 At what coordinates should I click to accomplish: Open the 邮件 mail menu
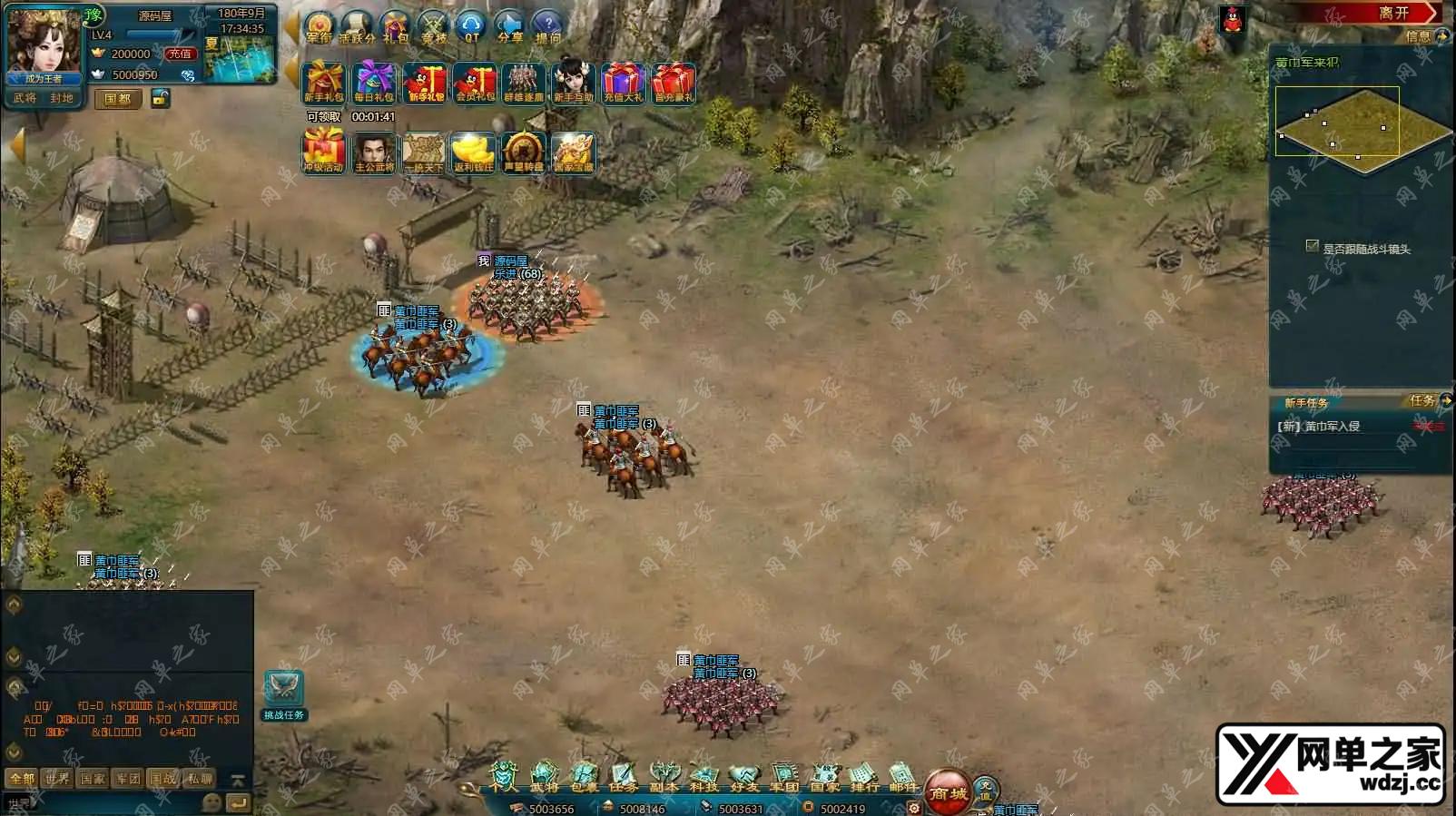pos(902,777)
